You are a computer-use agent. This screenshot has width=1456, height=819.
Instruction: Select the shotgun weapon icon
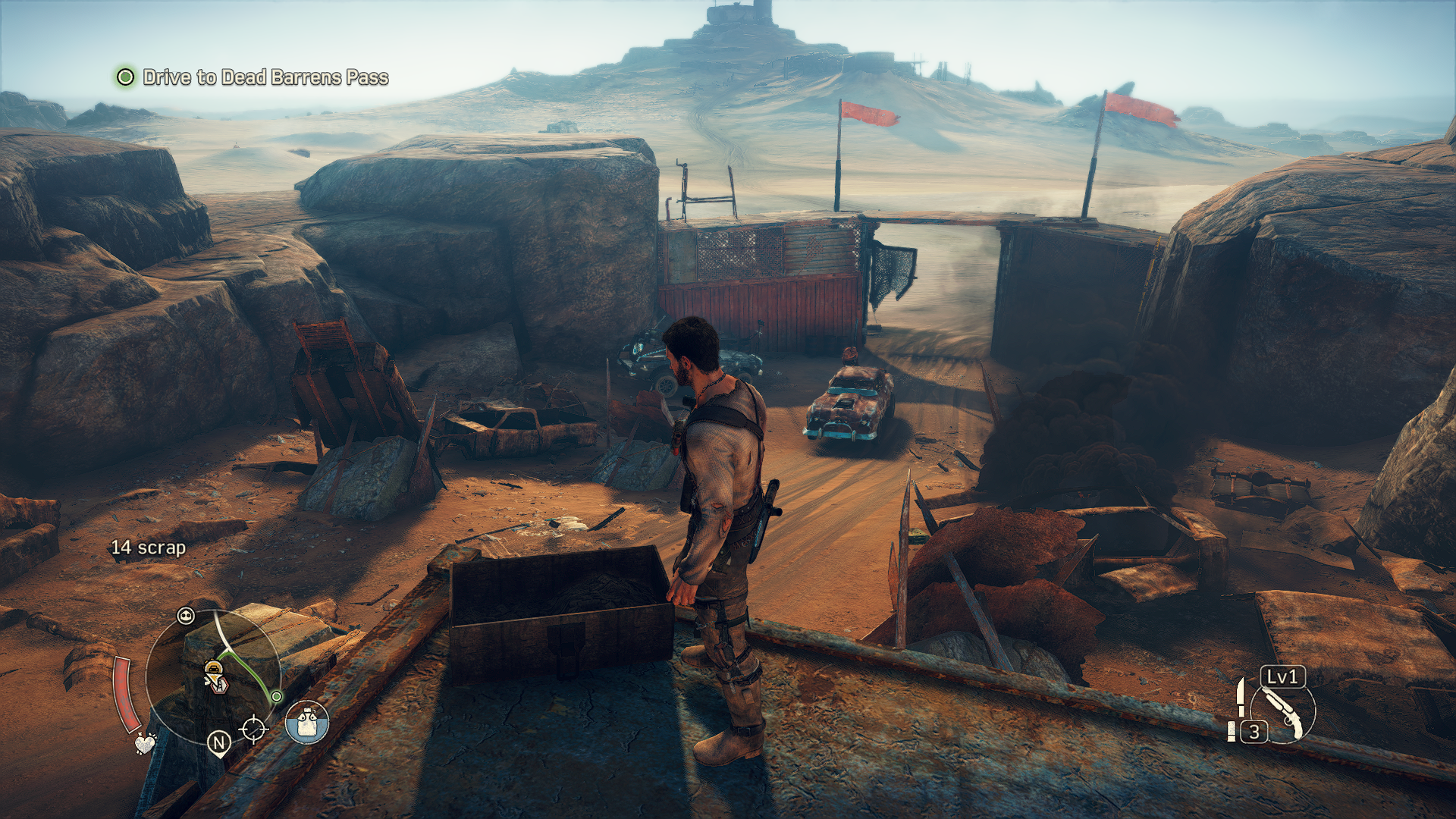point(1283,713)
